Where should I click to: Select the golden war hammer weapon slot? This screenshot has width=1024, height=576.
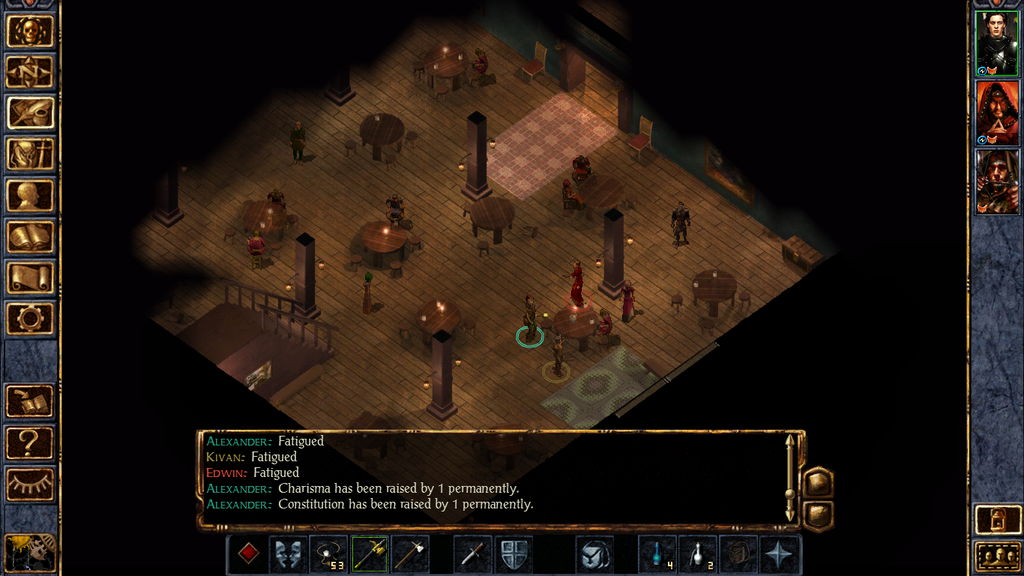pos(370,554)
